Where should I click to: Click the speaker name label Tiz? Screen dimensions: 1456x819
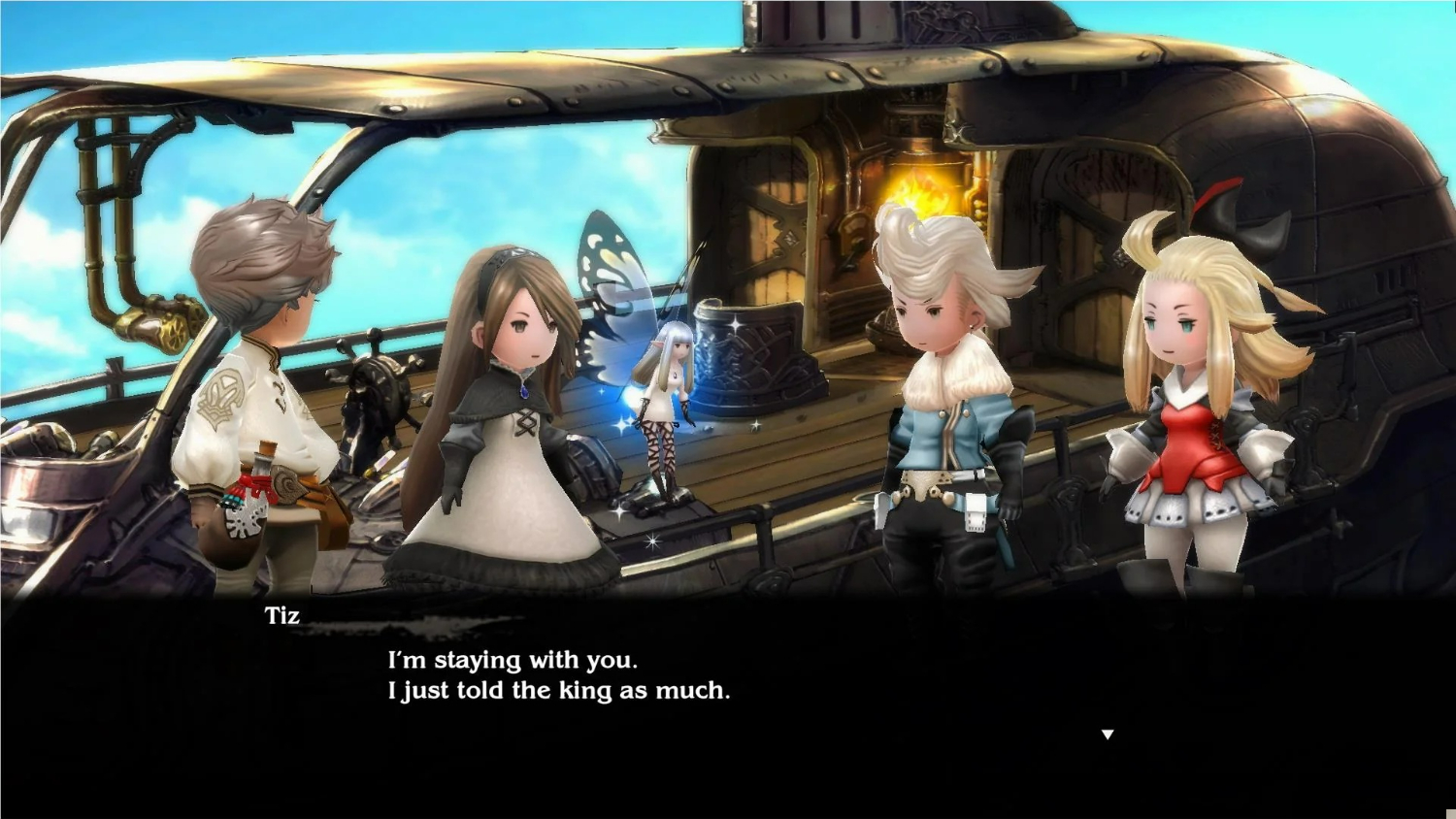(281, 614)
